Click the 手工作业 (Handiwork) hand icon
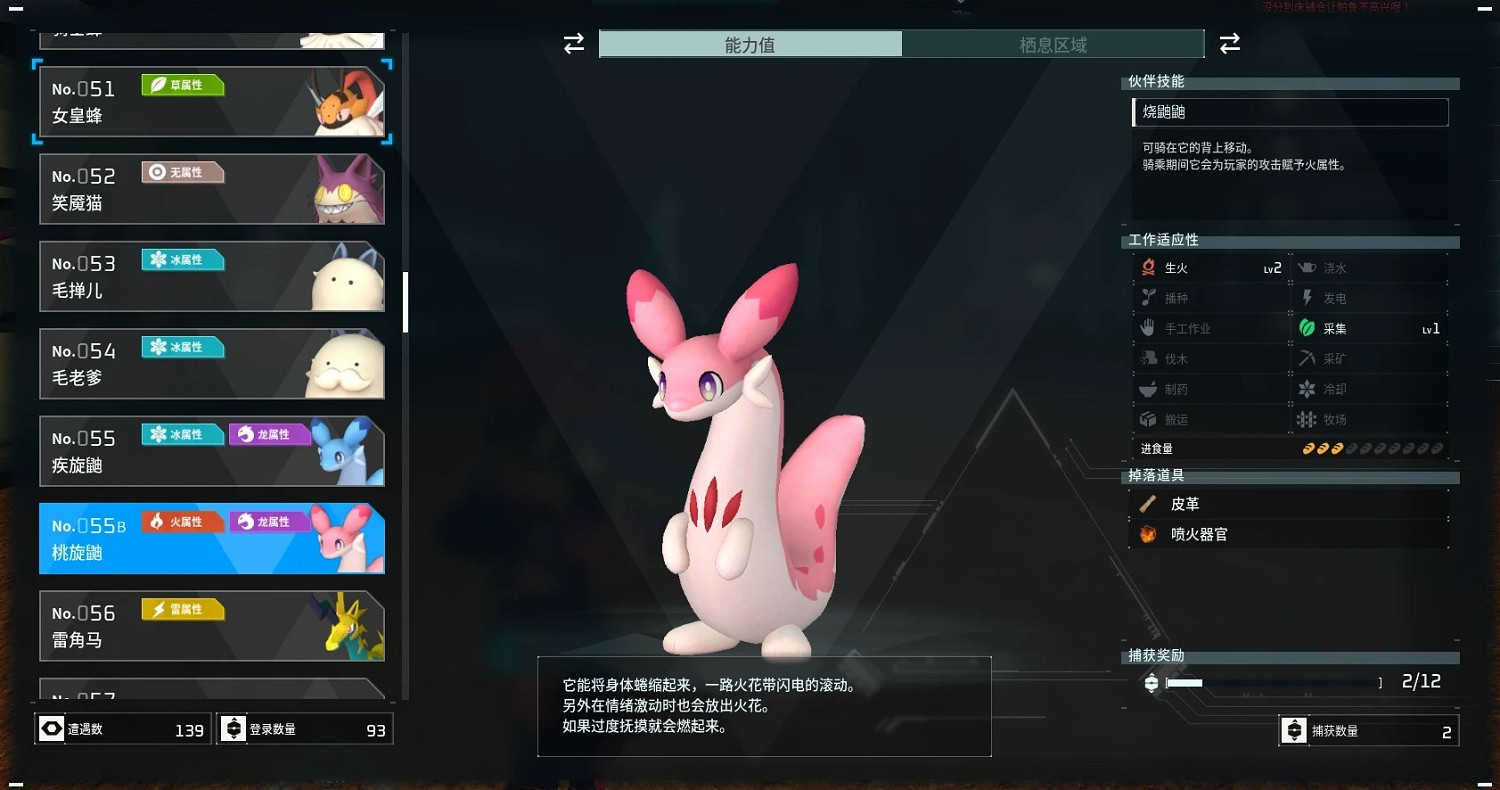Viewport: 1500px width, 790px height. point(1148,327)
